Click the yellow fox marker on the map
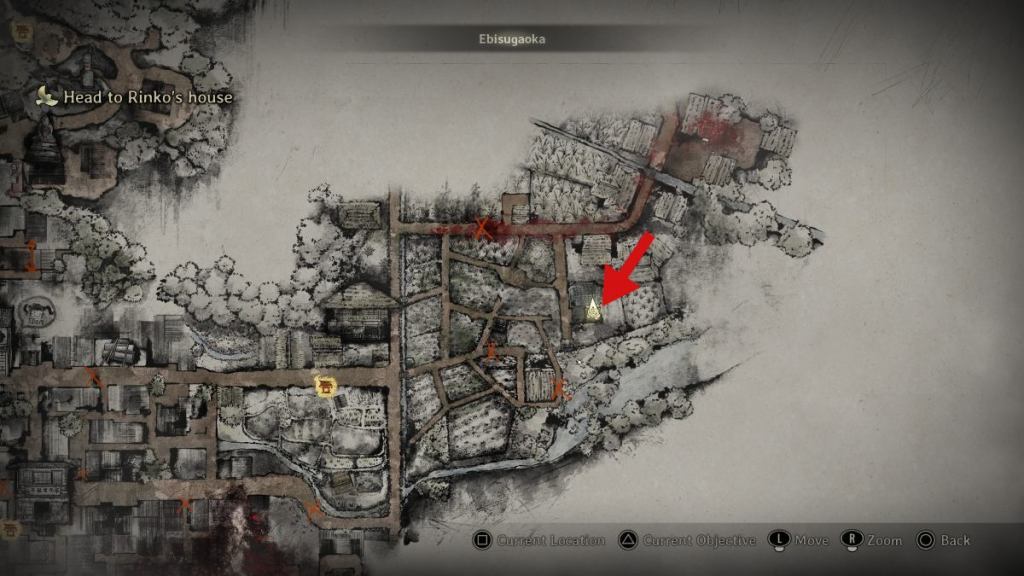This screenshot has width=1024, height=576. point(324,385)
